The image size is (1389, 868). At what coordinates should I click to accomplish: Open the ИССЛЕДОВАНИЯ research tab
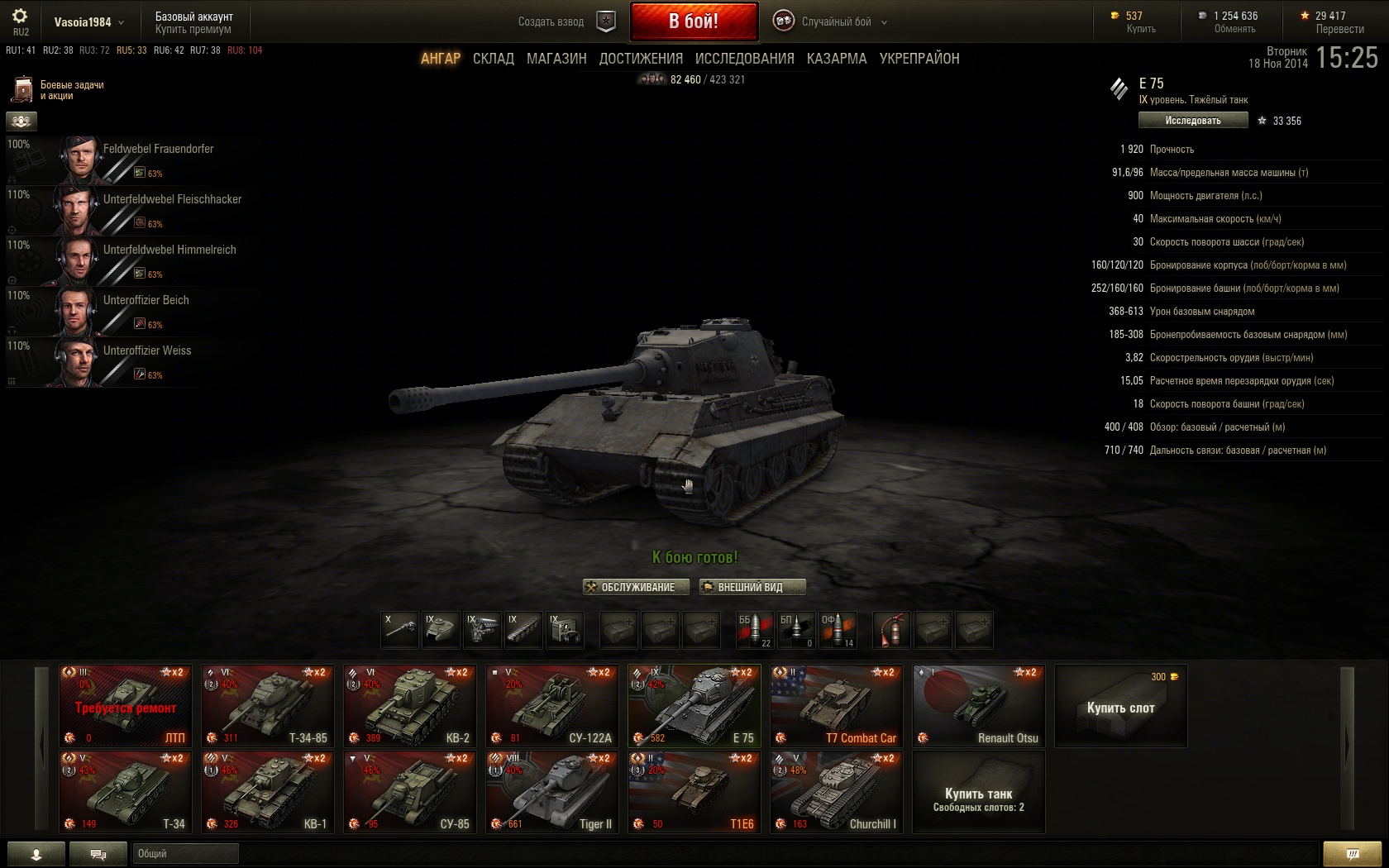[744, 59]
